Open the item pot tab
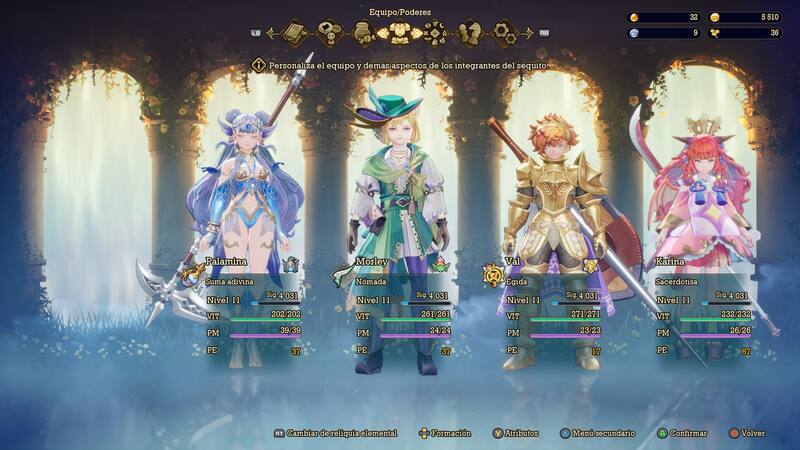This screenshot has width=800, height=450. (365, 34)
